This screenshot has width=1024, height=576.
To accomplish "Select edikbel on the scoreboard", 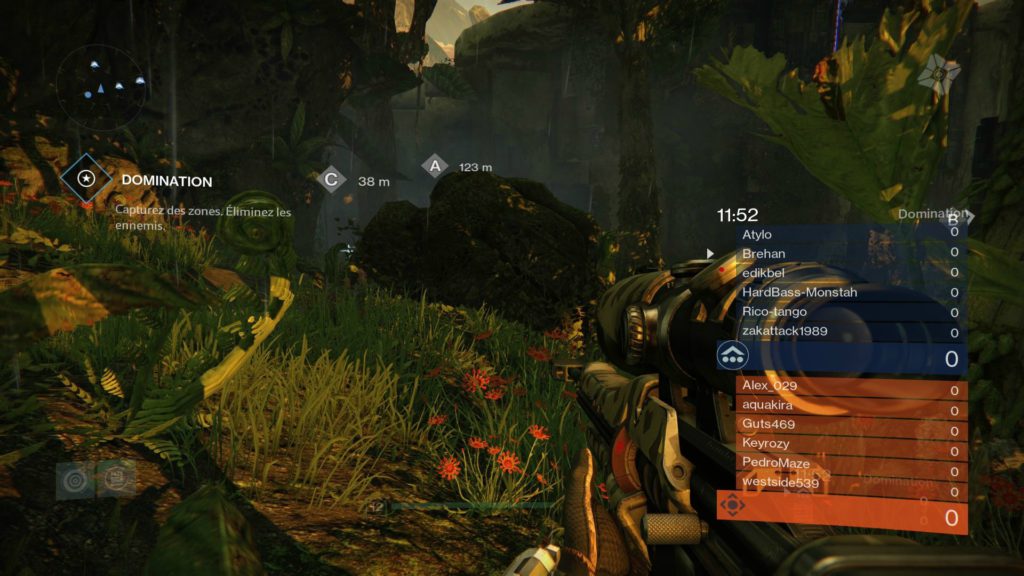I will 852,273.
